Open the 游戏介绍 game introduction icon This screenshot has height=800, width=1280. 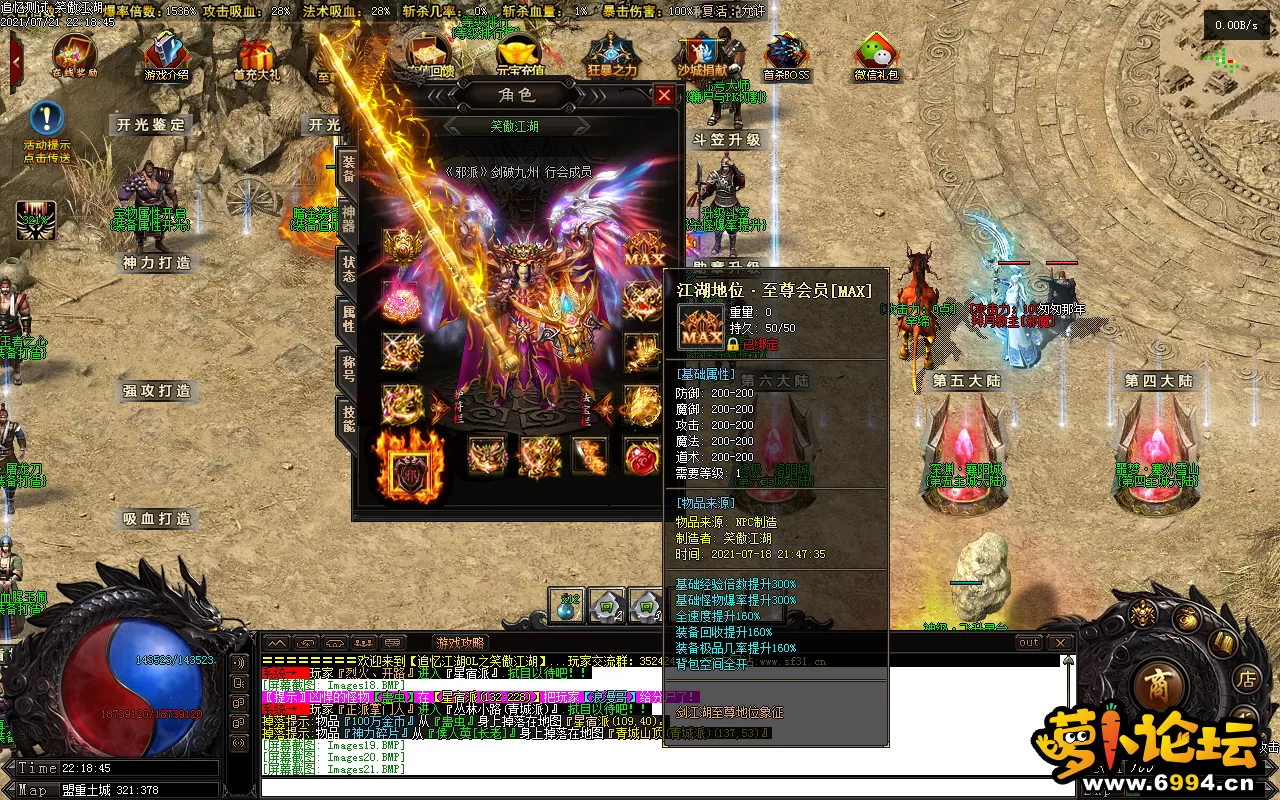(x=166, y=55)
